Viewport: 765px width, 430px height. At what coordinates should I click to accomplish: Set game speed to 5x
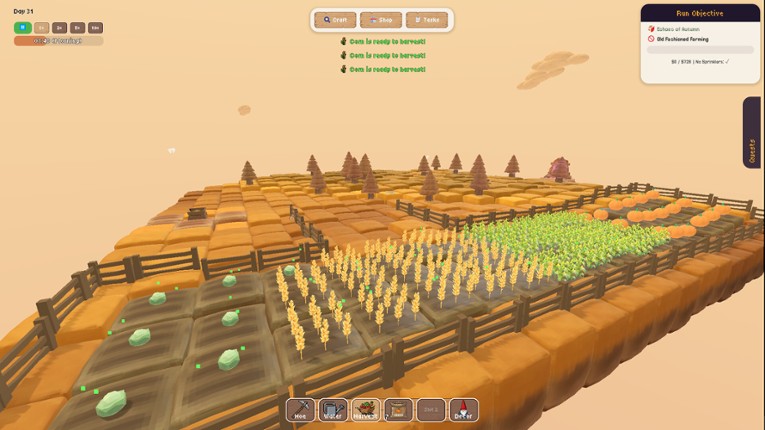pos(77,28)
